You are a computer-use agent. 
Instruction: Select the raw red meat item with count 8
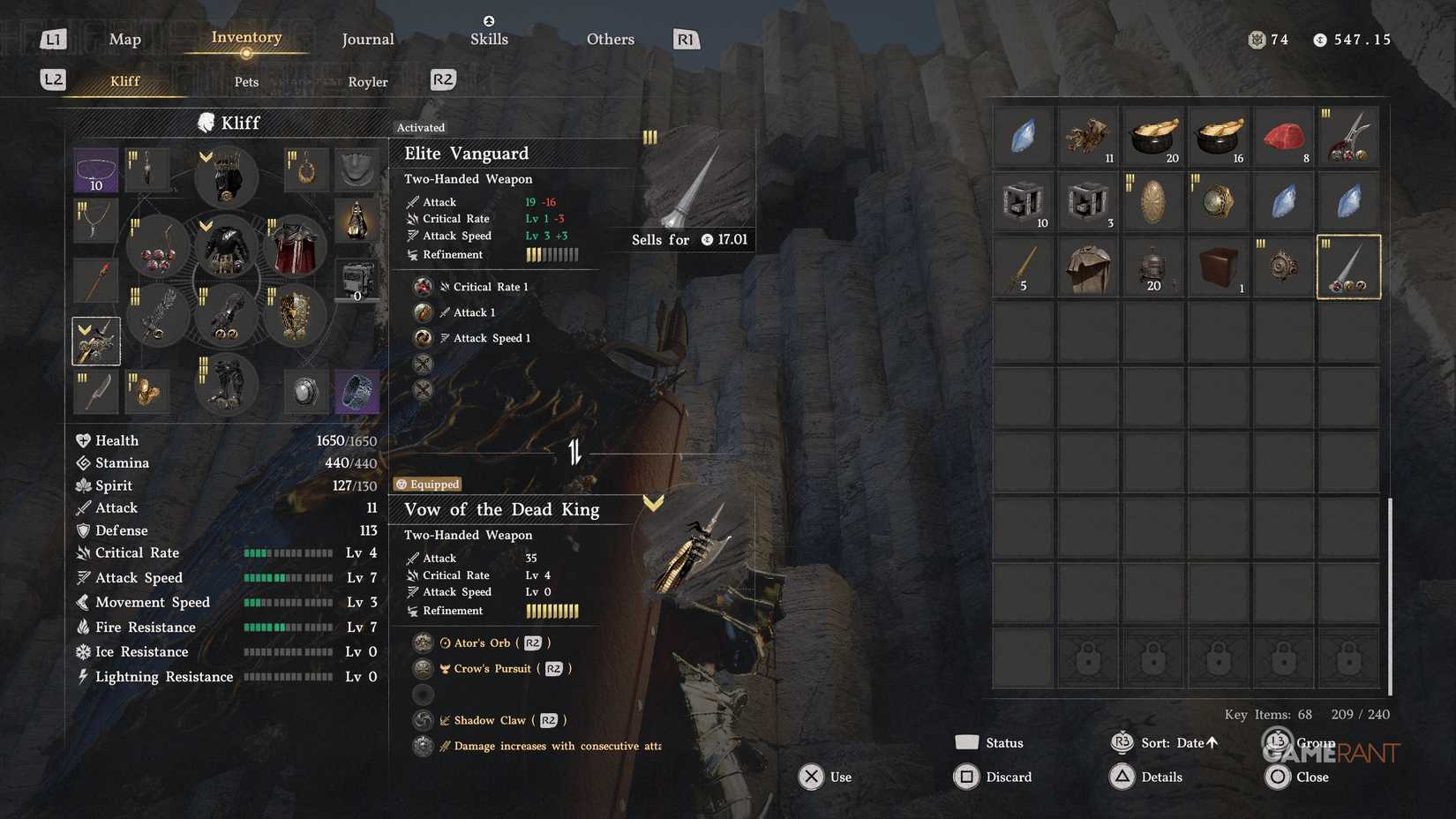click(x=1283, y=135)
